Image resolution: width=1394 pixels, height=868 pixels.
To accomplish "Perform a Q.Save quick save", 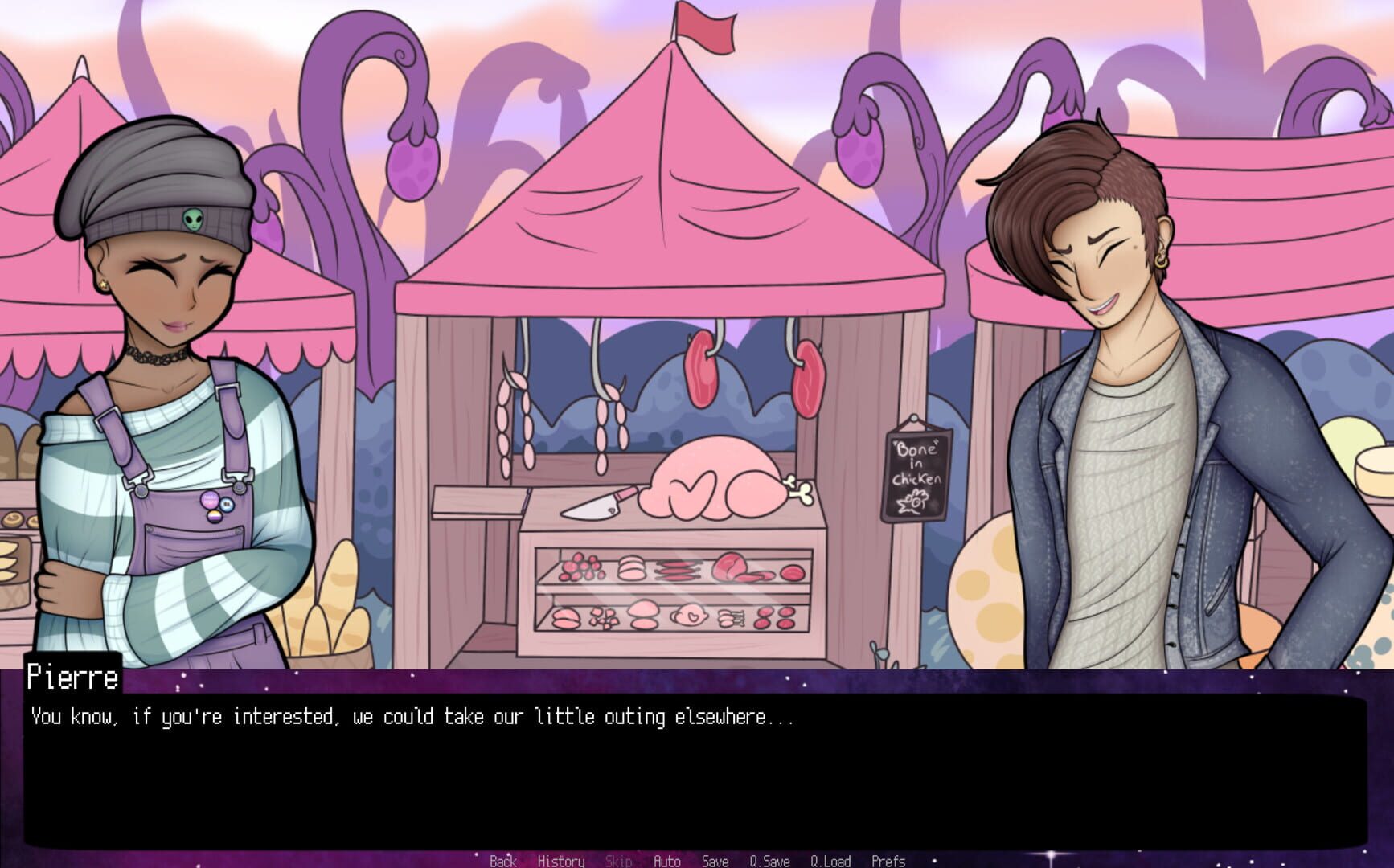I will 769,861.
